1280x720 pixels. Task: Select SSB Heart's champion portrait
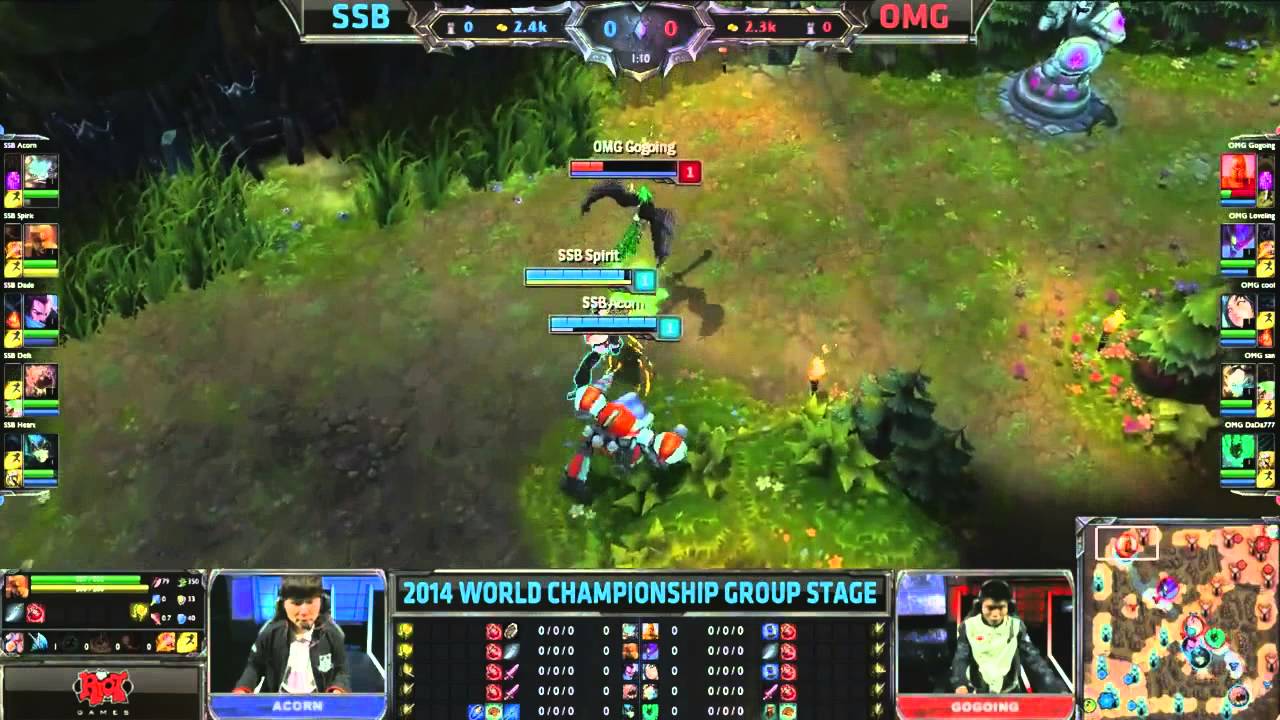[x=41, y=451]
